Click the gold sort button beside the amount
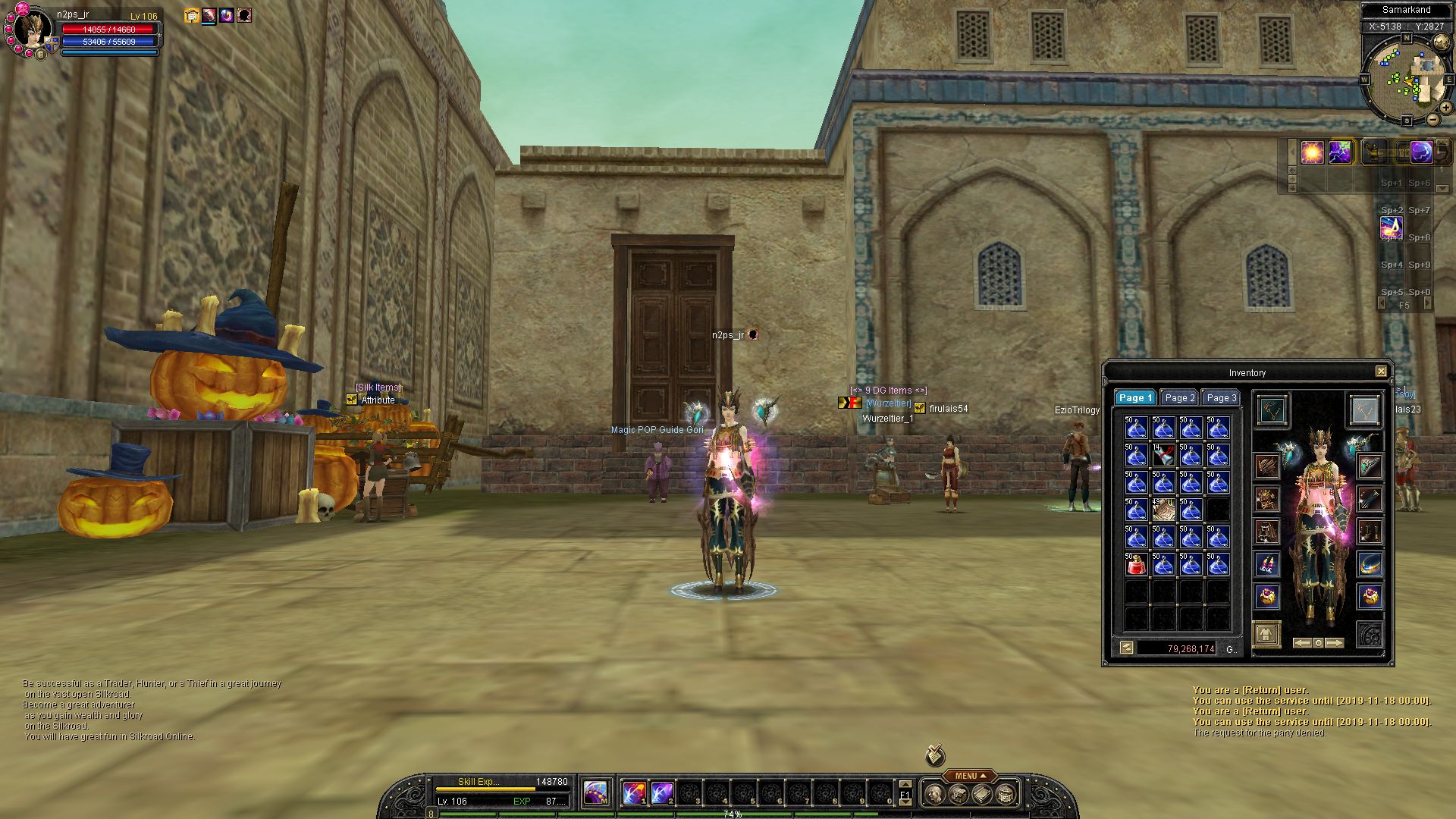 coord(1127,648)
